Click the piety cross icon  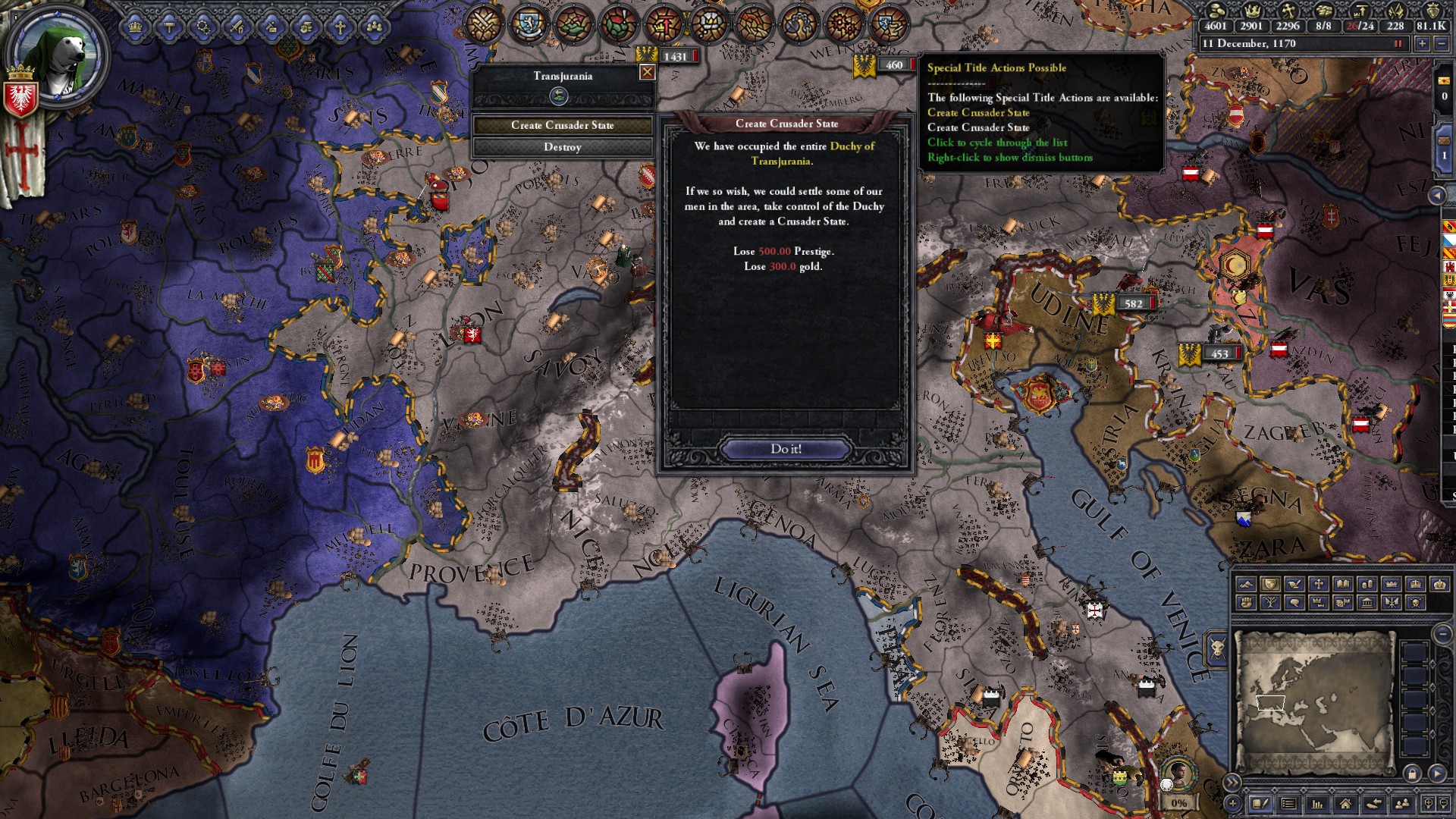1290,12
